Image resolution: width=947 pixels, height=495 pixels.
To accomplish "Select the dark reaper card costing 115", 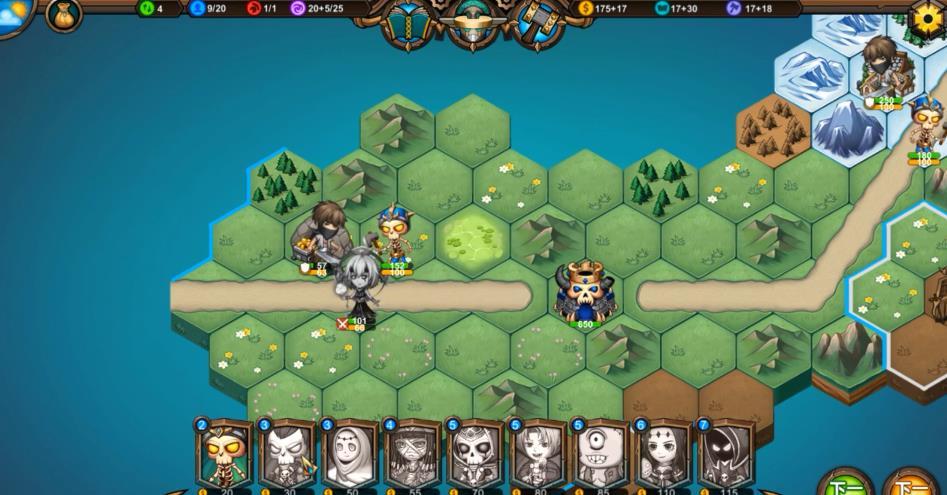I will click(726, 455).
